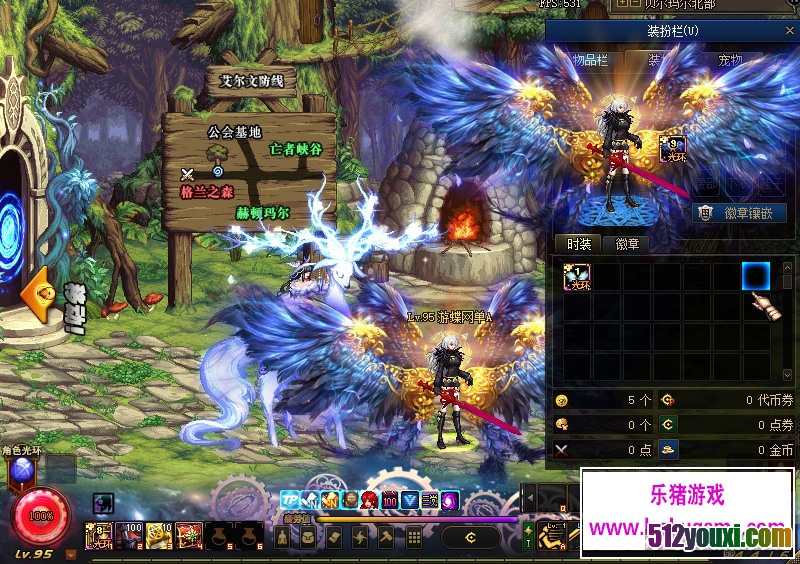This screenshot has height=564, width=800.
Task: Click the red 100% HP orb
Action: tap(42, 516)
